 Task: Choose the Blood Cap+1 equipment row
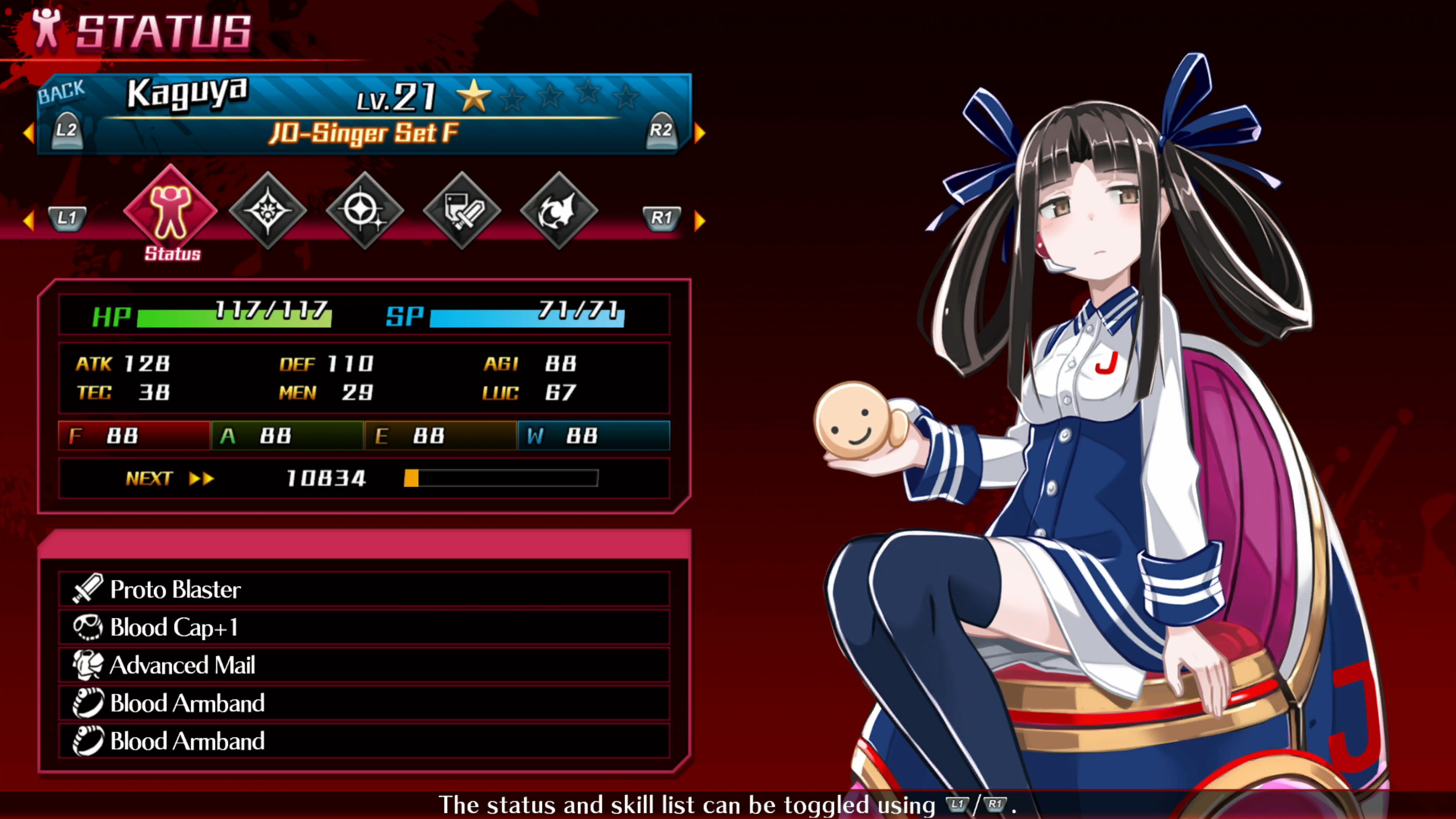tap(364, 627)
